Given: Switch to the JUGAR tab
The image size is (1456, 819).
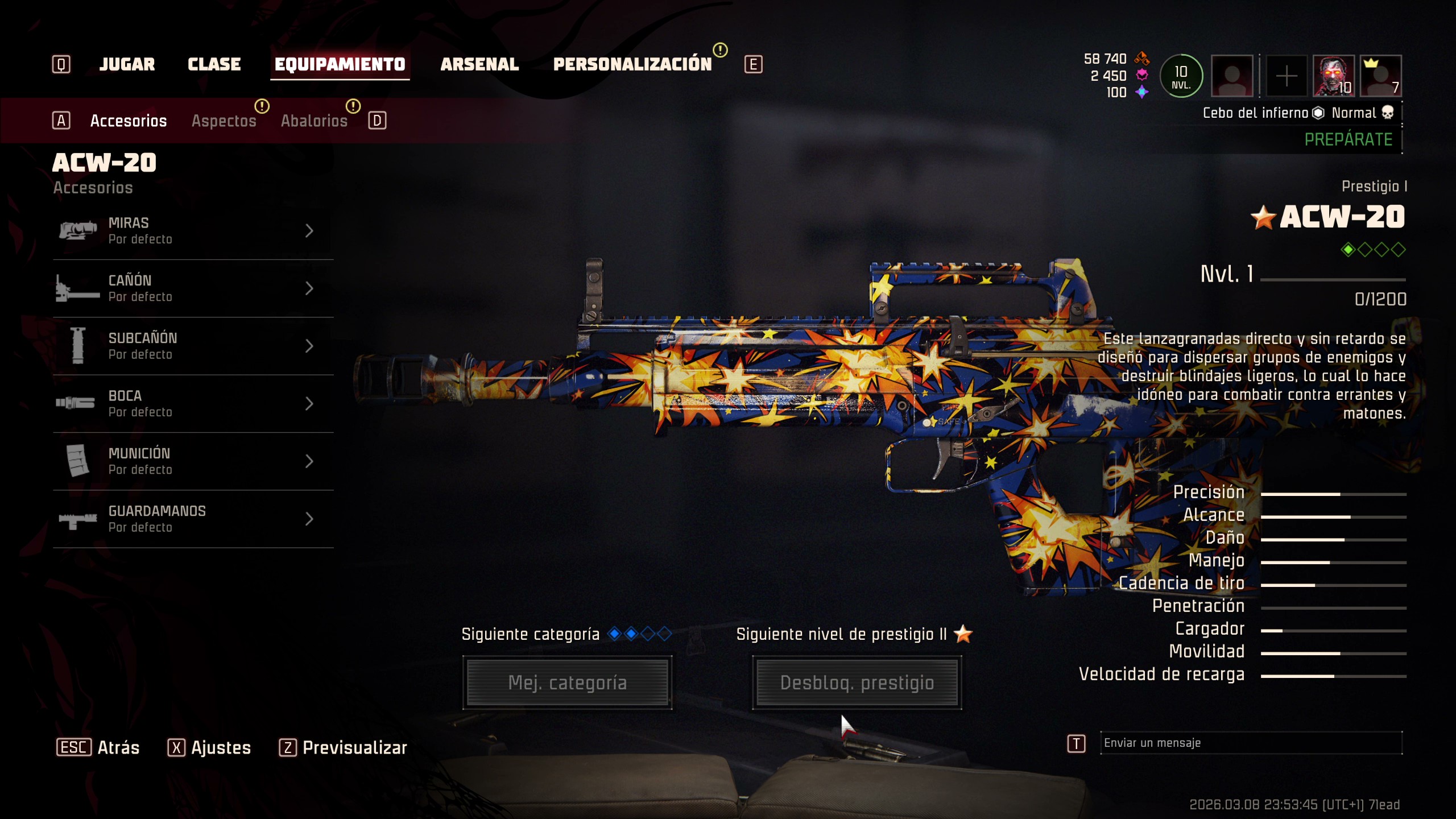Looking at the screenshot, I should 127,64.
